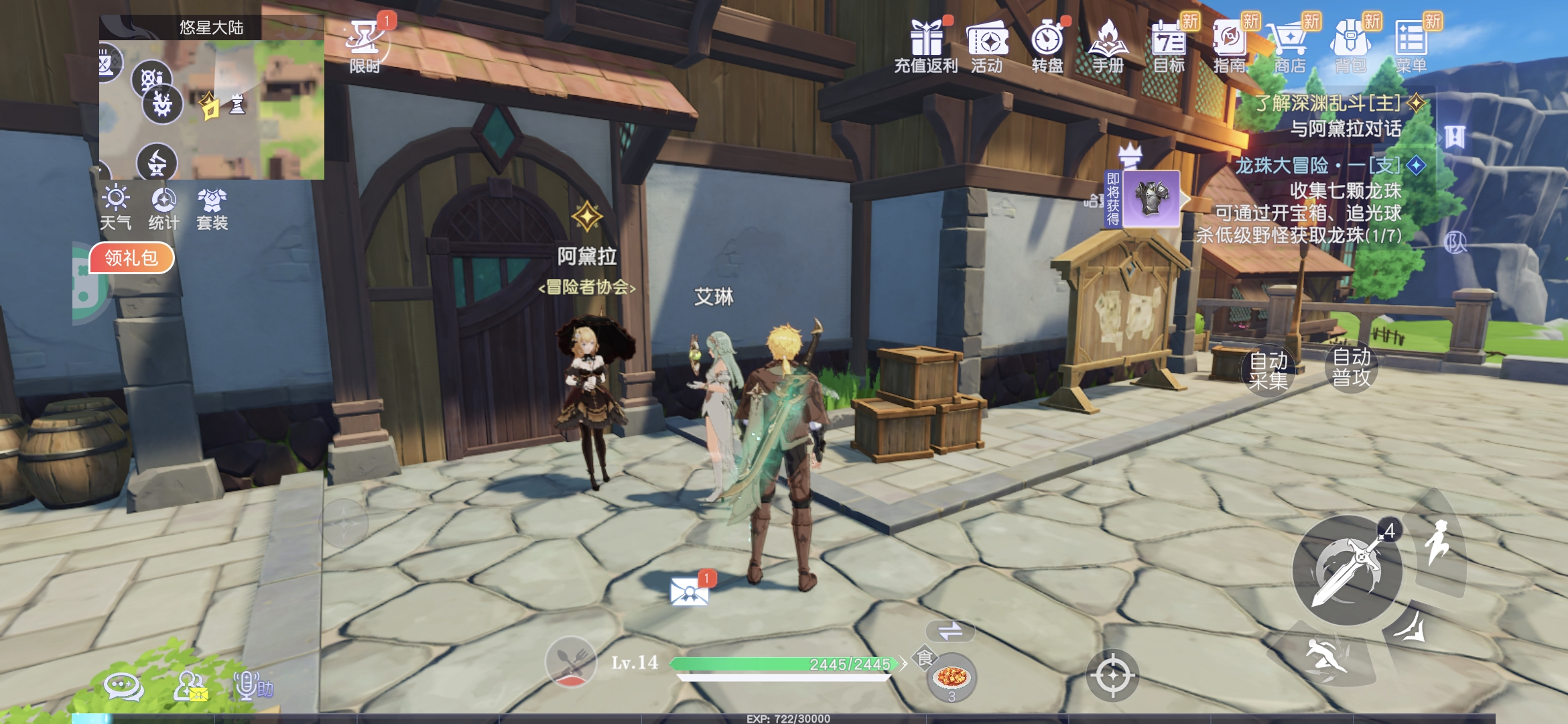Open the 手册 handbook
Screen dimensions: 1568x724
(1108, 44)
